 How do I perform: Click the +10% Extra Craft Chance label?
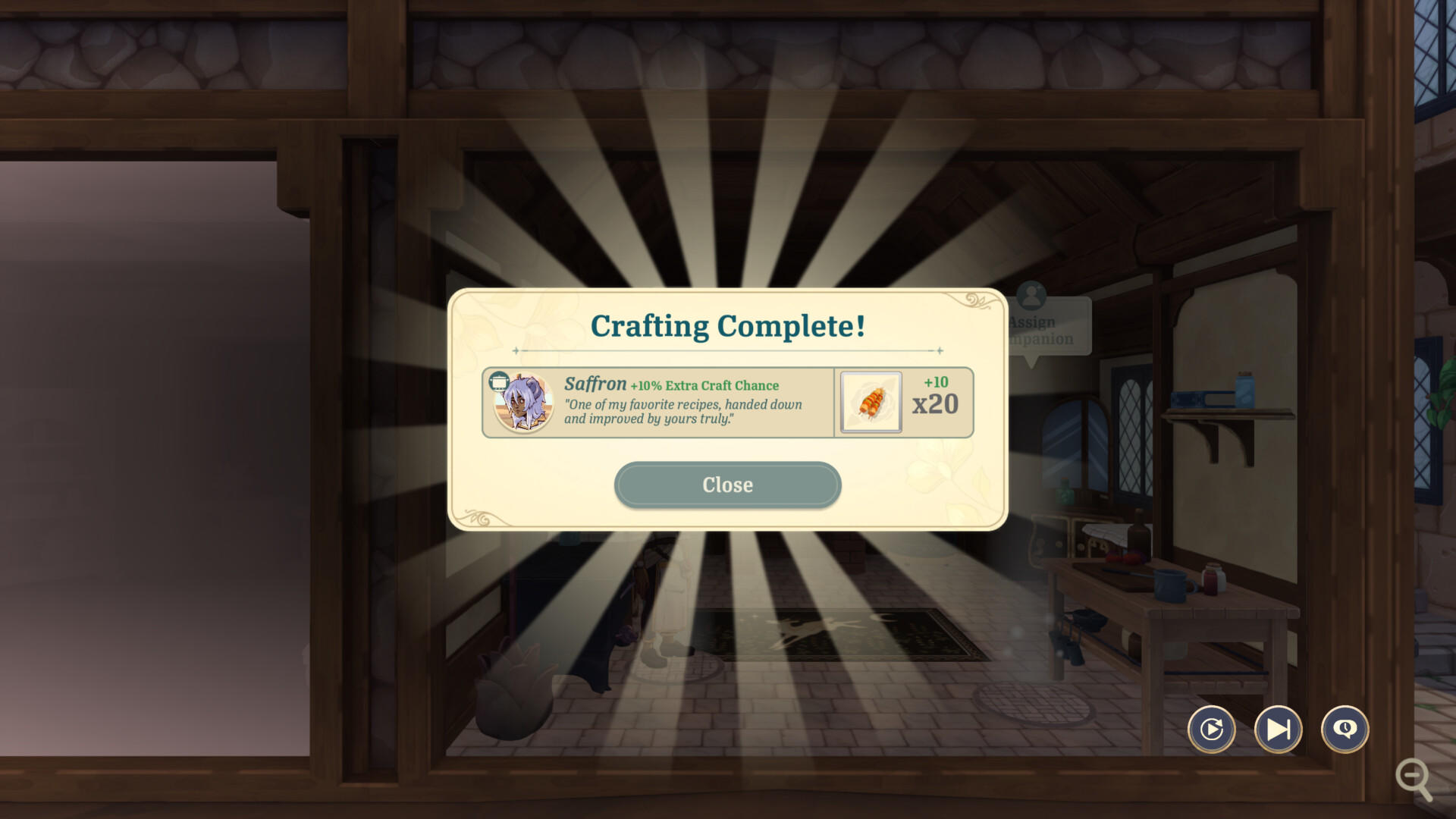point(704,385)
